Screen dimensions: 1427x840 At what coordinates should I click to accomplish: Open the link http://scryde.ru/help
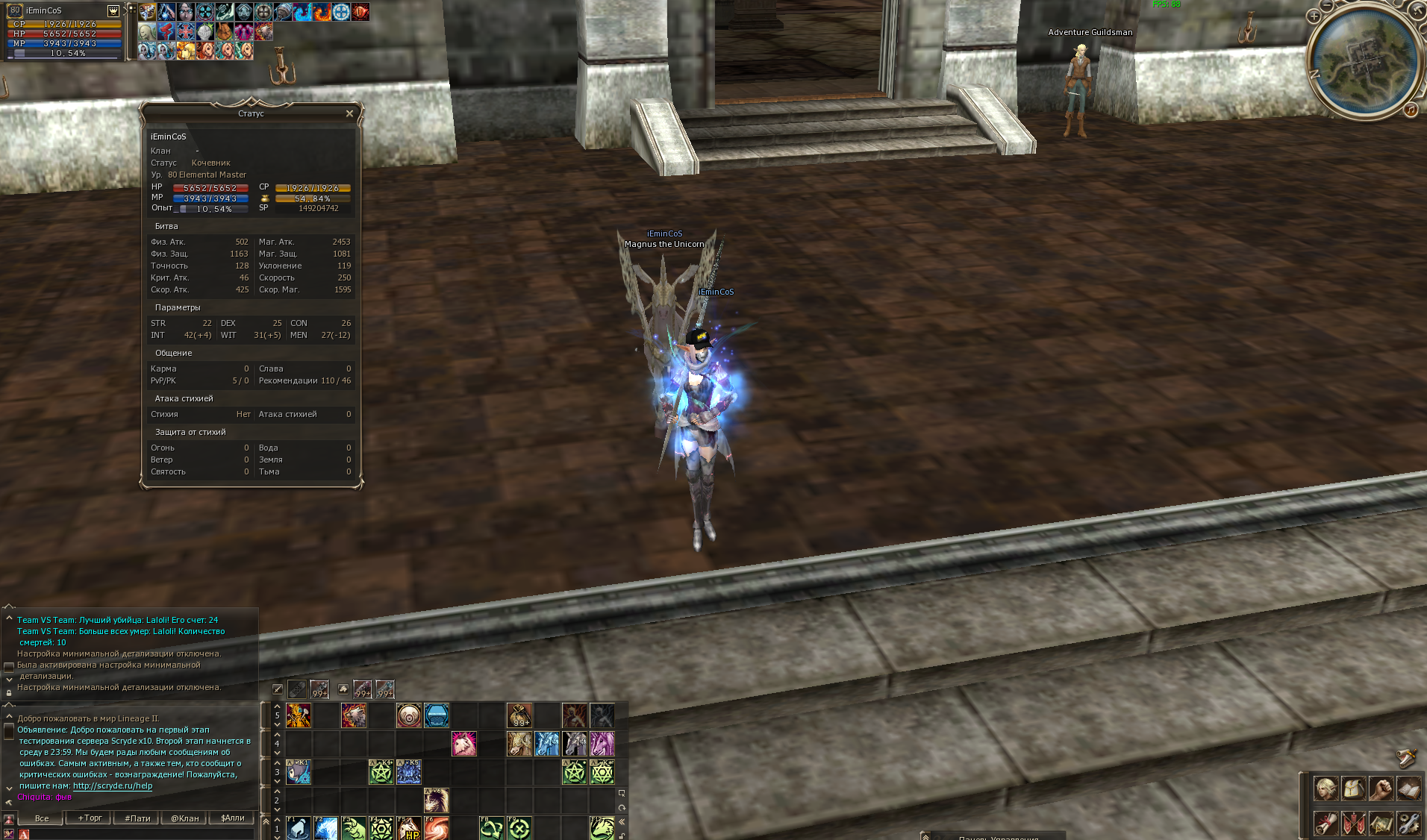(x=113, y=786)
